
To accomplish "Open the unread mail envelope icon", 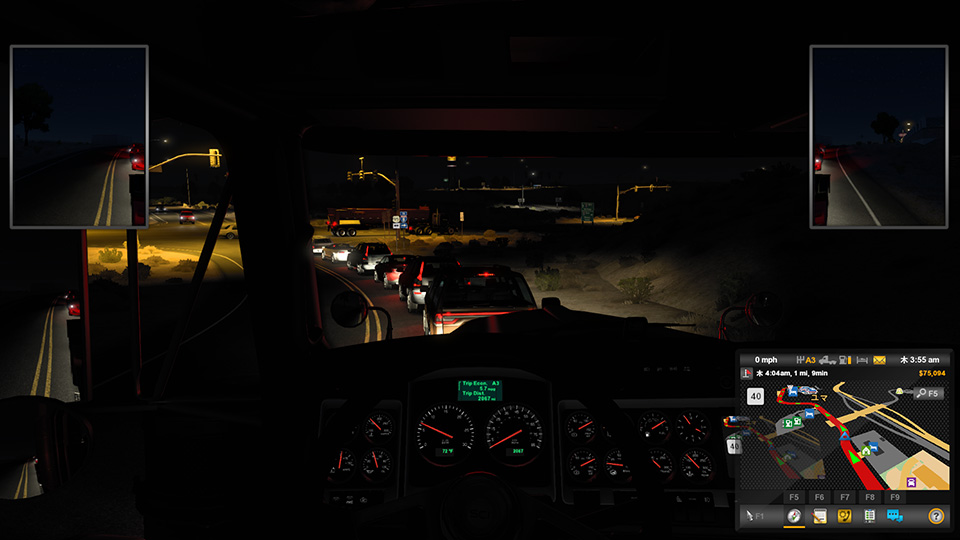I will coord(879,360).
